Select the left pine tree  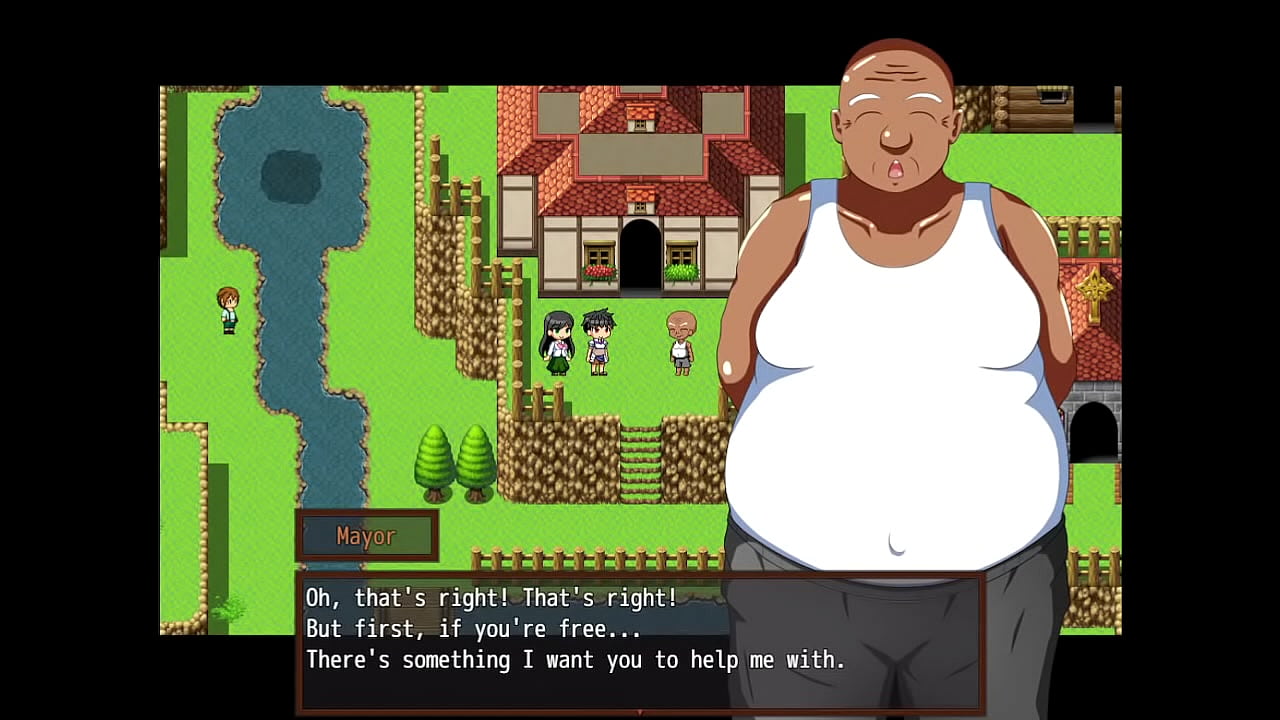(x=432, y=460)
